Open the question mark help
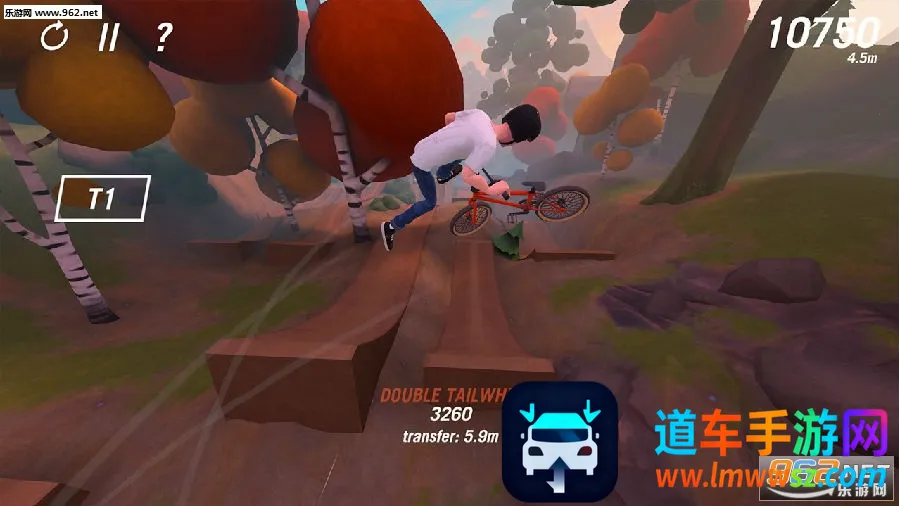The width and height of the screenshot is (899, 506). pyautogui.click(x=163, y=38)
